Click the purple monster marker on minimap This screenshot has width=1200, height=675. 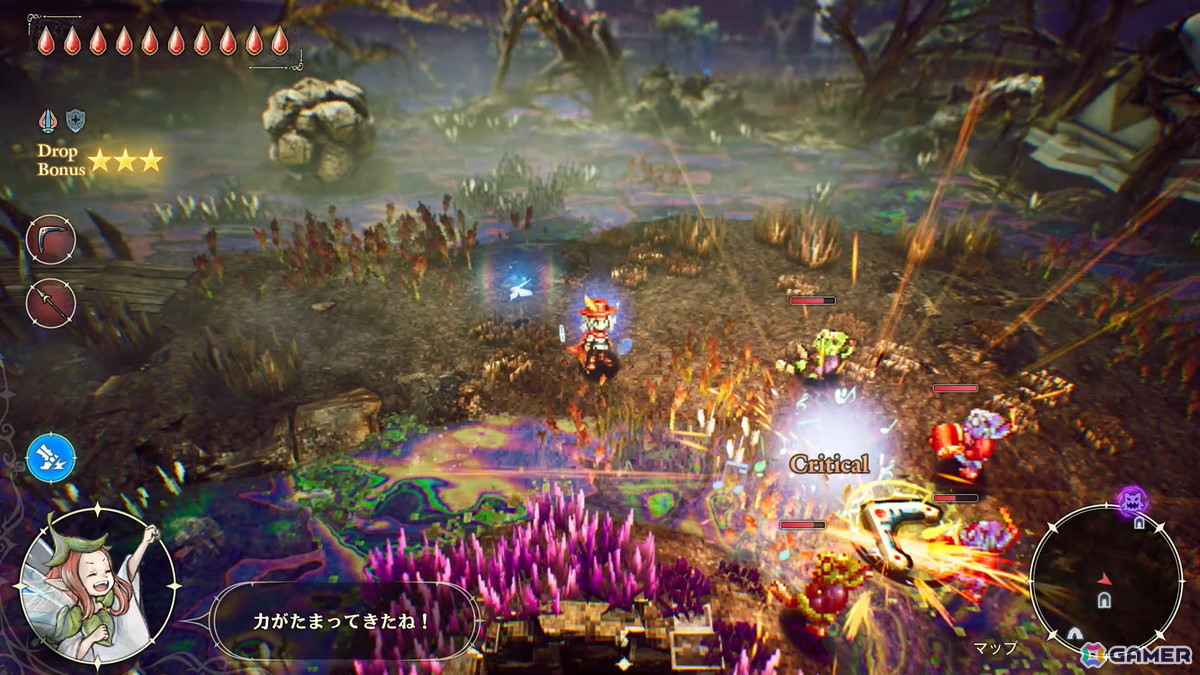(1132, 500)
